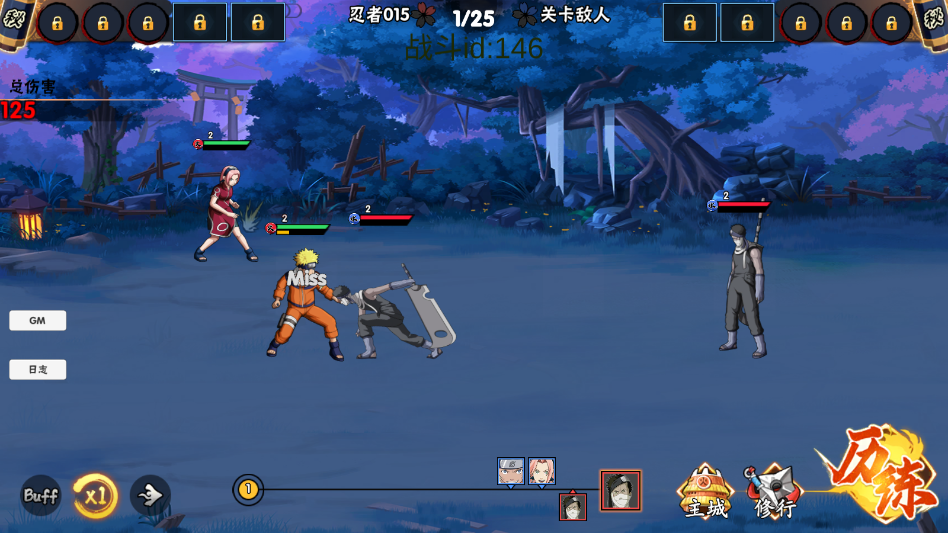The width and height of the screenshot is (948, 533).
Task: Toggle the x1 battle speed
Action: (96, 495)
